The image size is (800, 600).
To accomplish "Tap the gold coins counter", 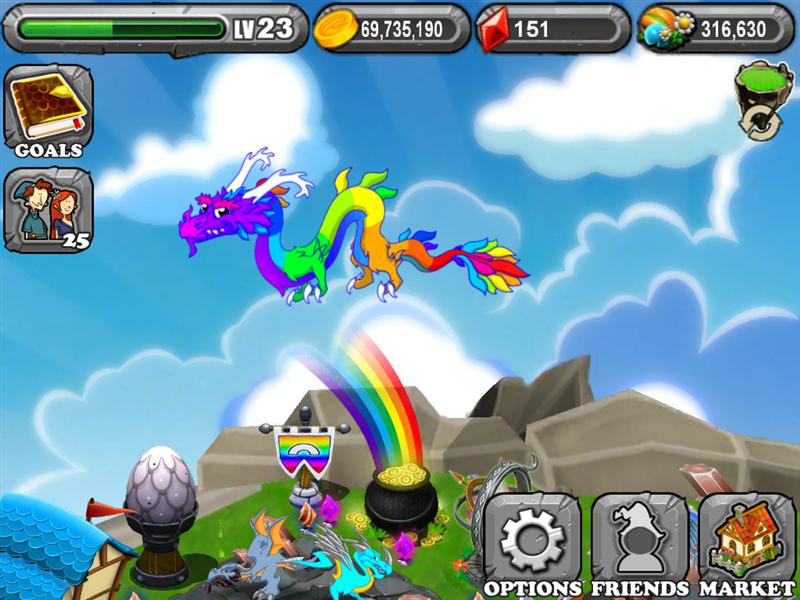I will click(392, 29).
